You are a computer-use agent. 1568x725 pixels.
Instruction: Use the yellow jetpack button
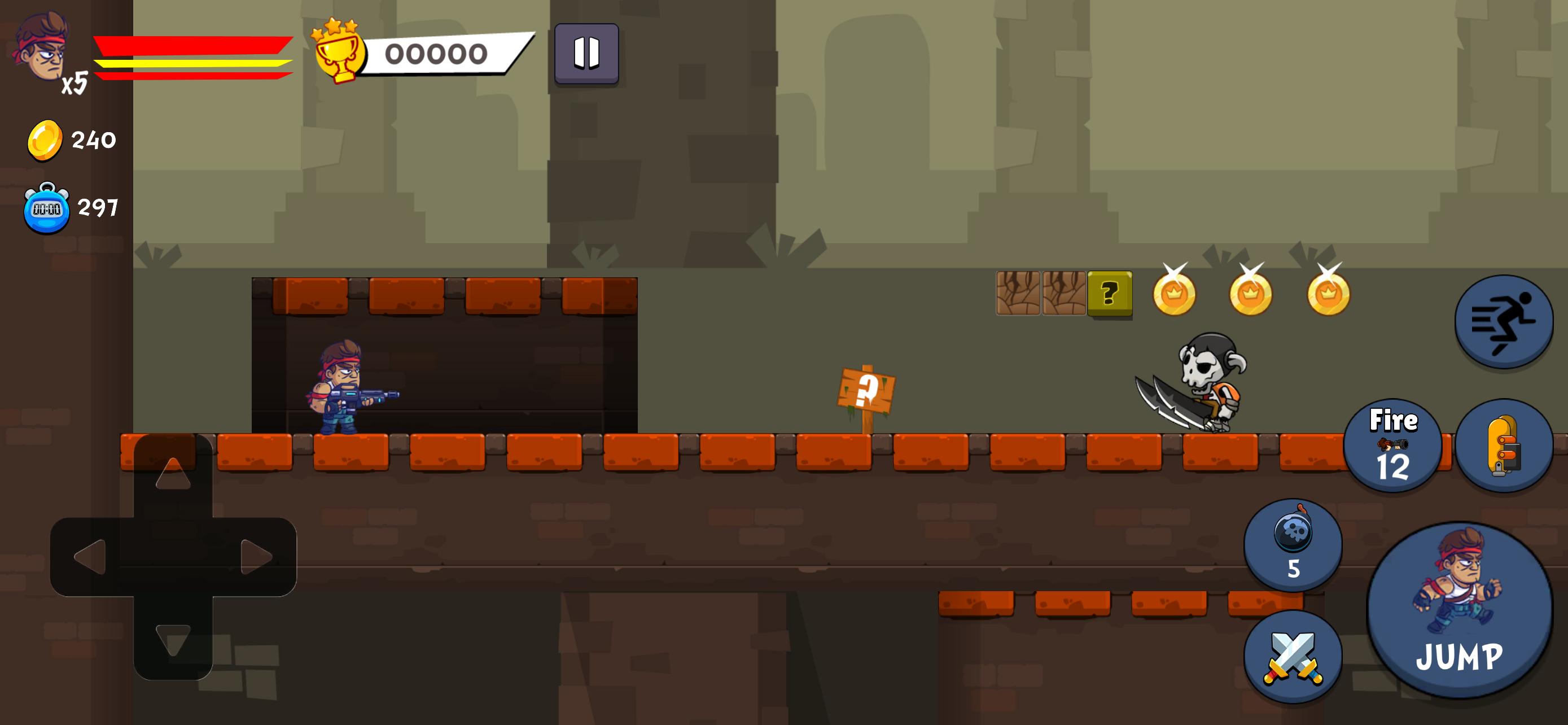pos(1504,446)
